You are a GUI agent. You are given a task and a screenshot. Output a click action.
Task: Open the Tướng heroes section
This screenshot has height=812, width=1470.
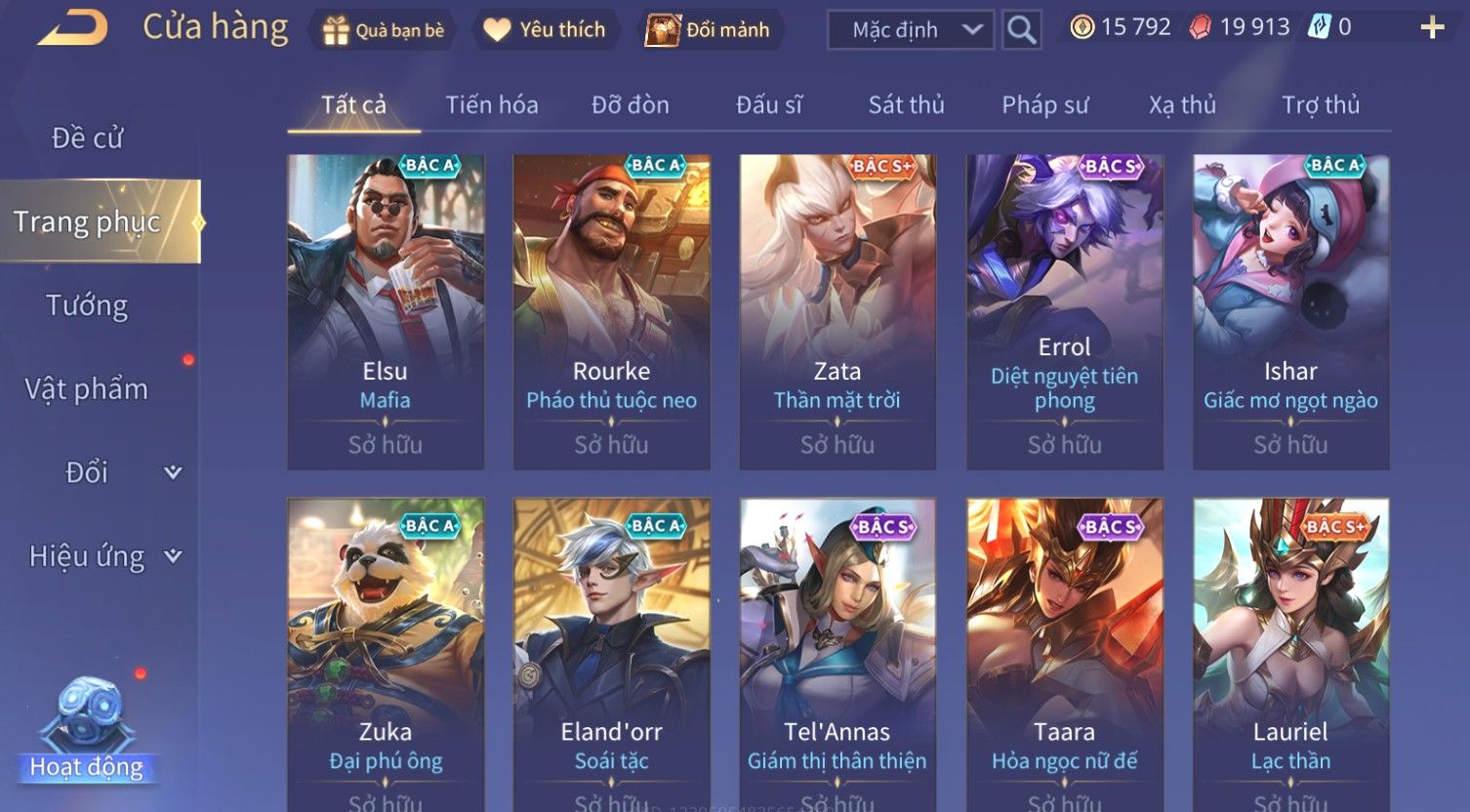pos(88,306)
